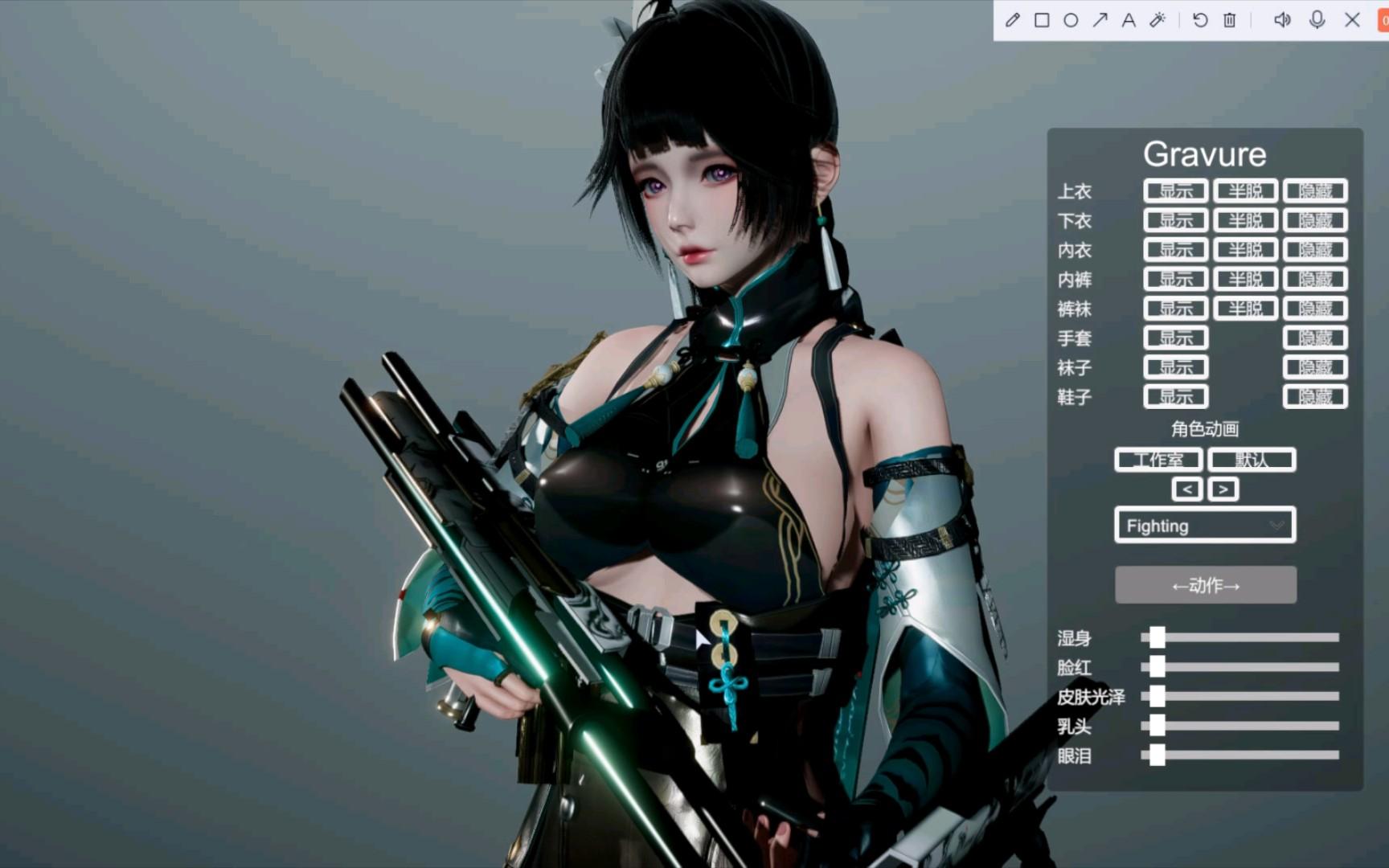Screen dimensions: 1389x868
Task: Show the 鞋子 shoes
Action: pyautogui.click(x=1175, y=397)
